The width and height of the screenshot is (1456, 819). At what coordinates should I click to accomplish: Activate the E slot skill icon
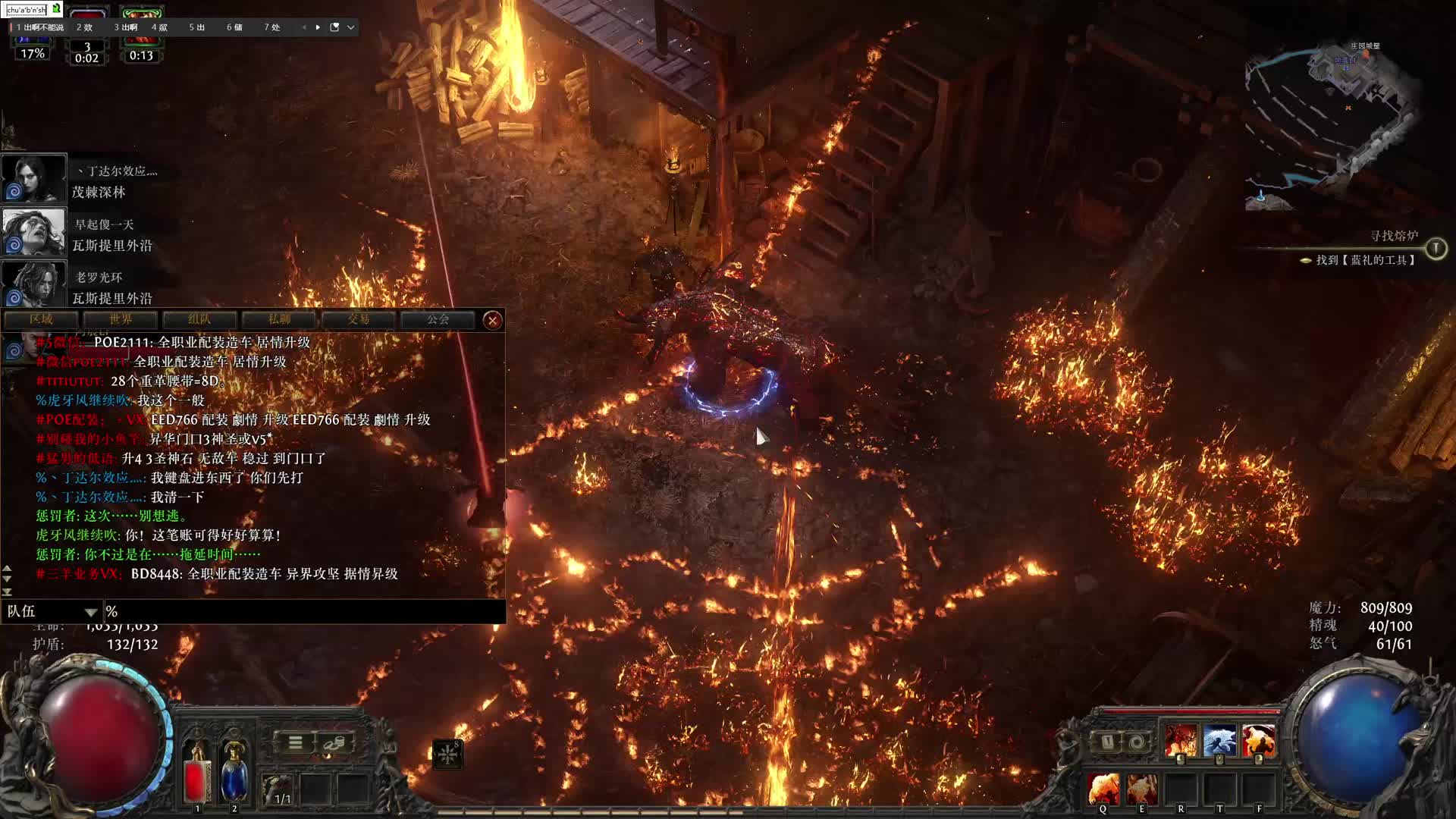point(1141,789)
